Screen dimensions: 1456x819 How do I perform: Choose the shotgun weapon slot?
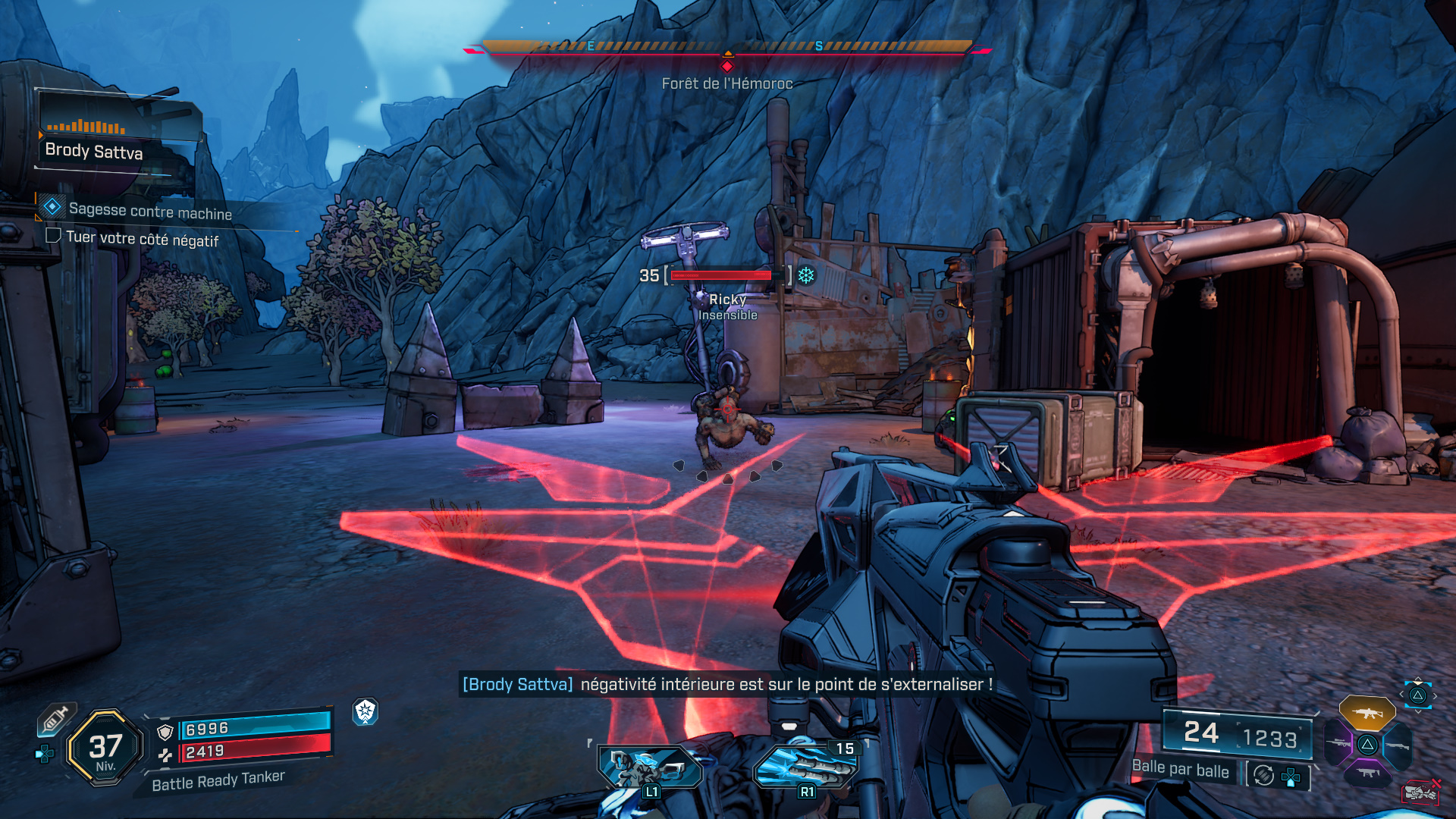coord(1396,745)
